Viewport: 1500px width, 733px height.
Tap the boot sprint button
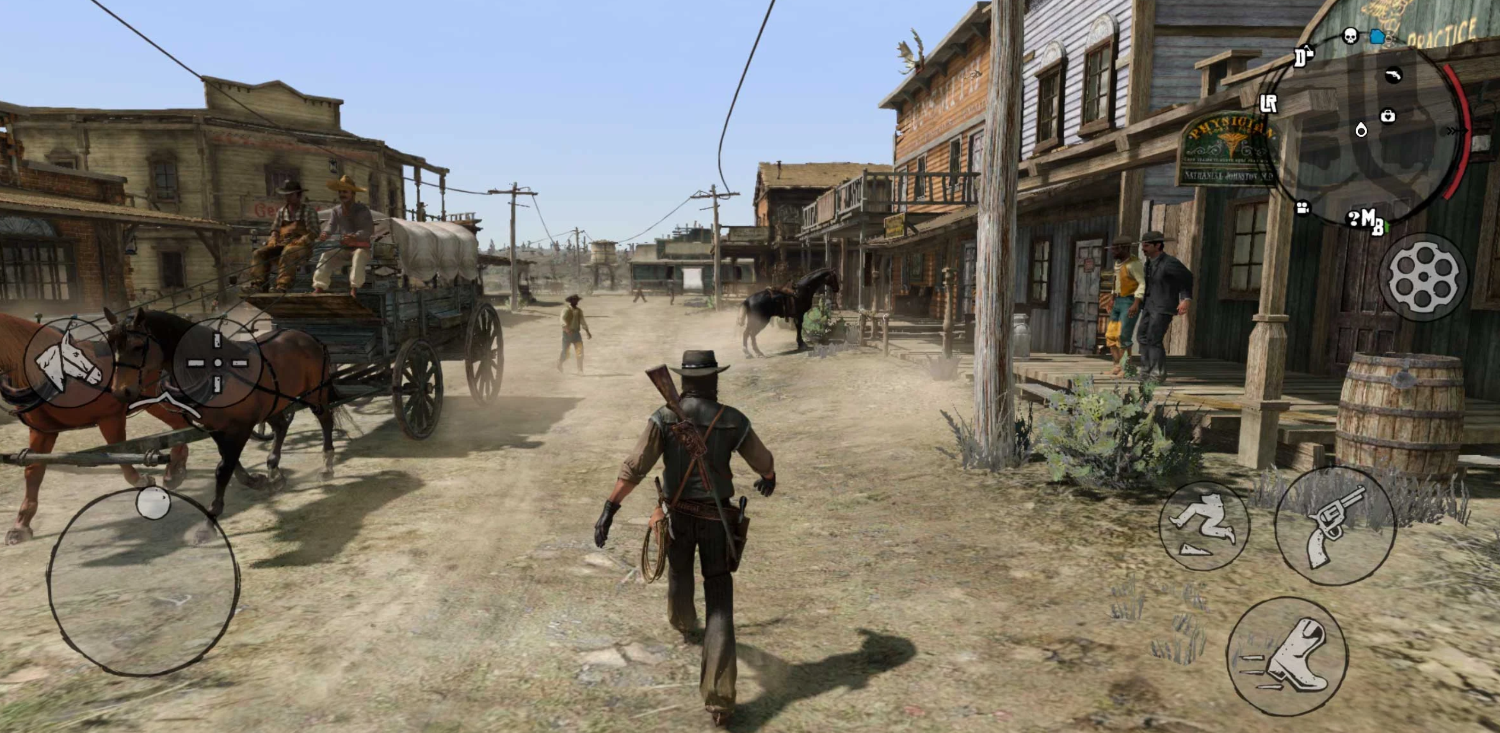coord(1286,657)
